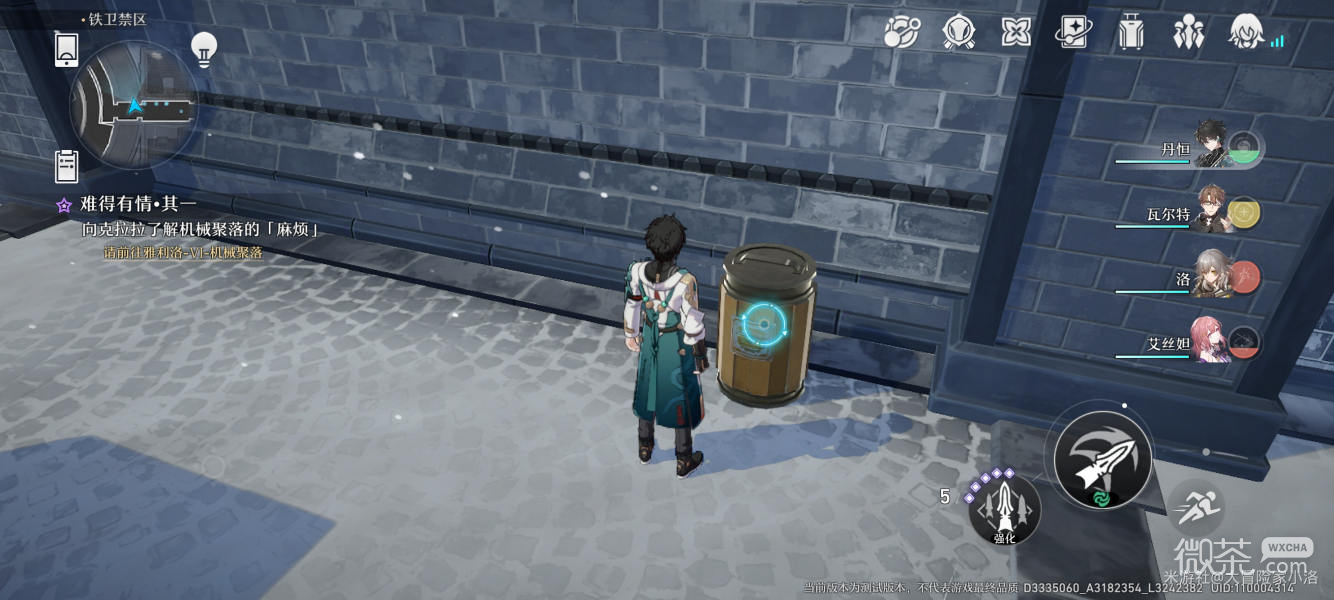Open the phone menu icon

pos(67,49)
